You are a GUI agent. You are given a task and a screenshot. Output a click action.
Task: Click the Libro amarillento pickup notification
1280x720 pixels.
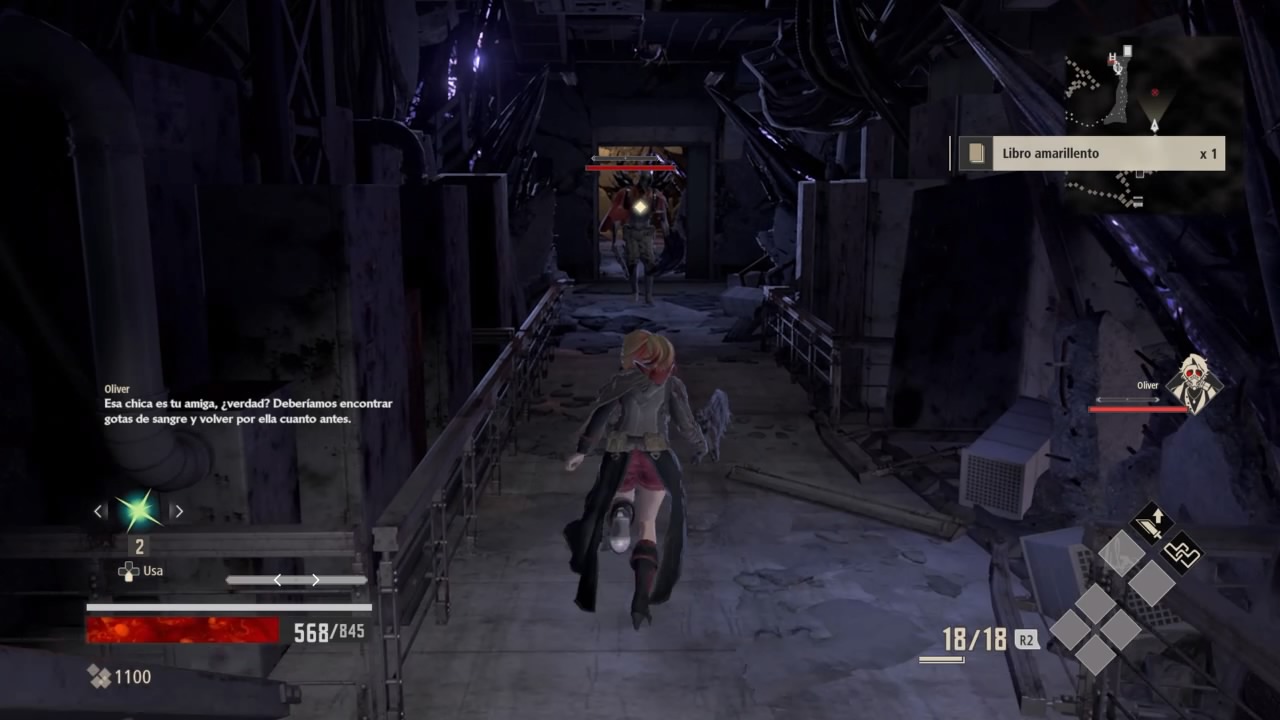click(1090, 154)
